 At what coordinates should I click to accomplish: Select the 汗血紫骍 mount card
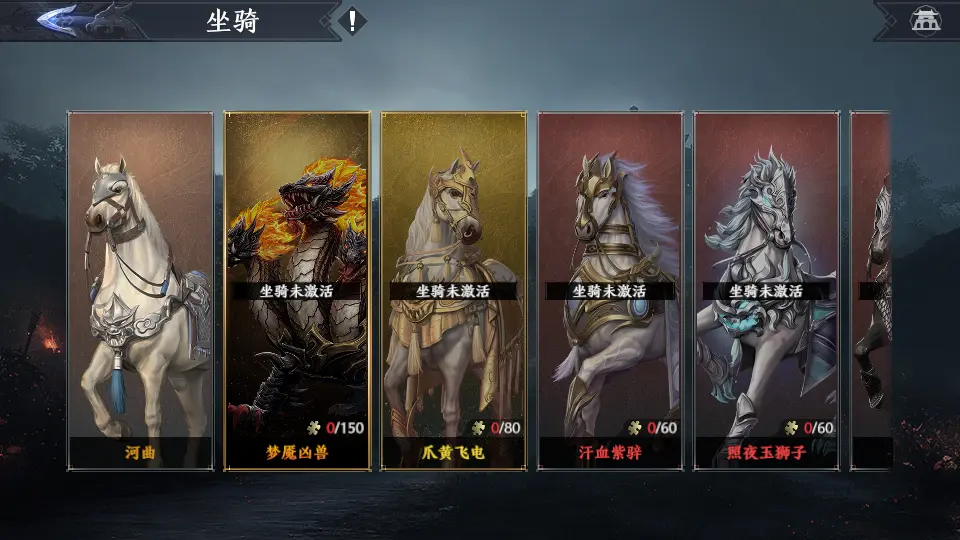610,290
